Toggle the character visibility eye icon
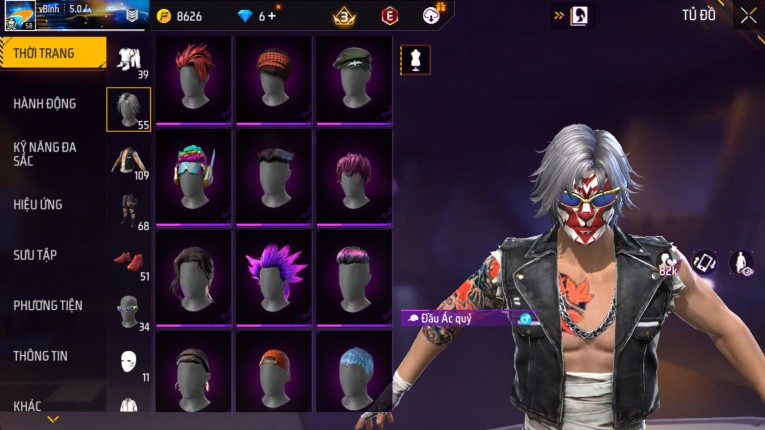The image size is (765, 430). 741,262
